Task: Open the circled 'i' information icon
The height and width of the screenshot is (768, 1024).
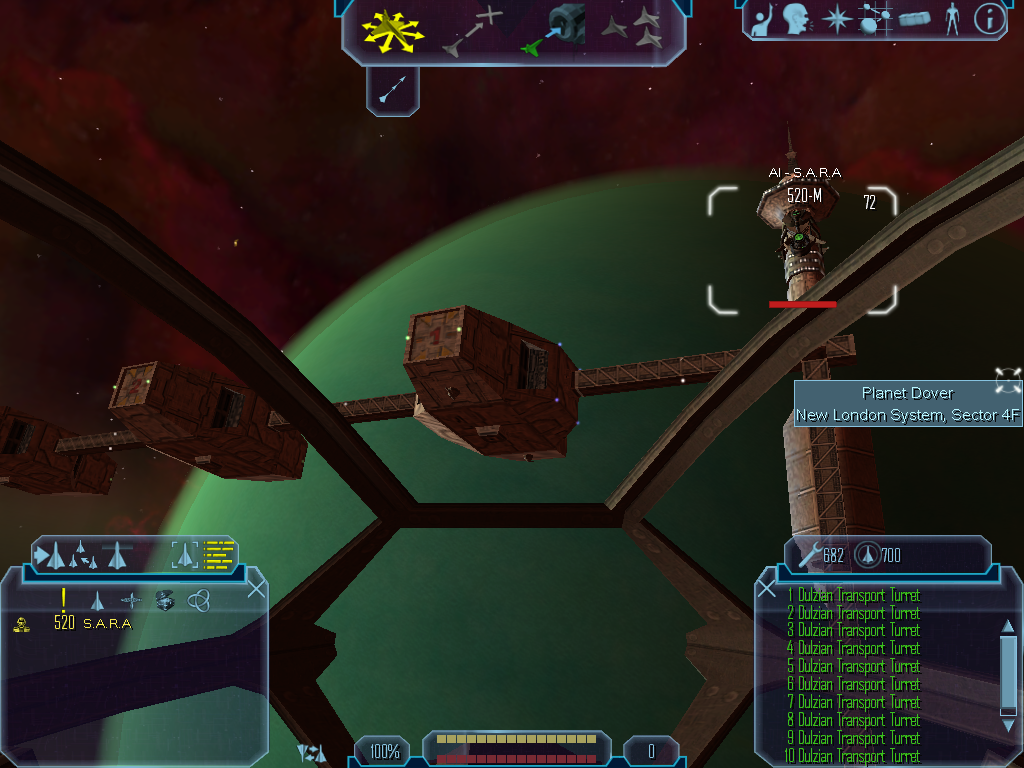Action: click(989, 19)
